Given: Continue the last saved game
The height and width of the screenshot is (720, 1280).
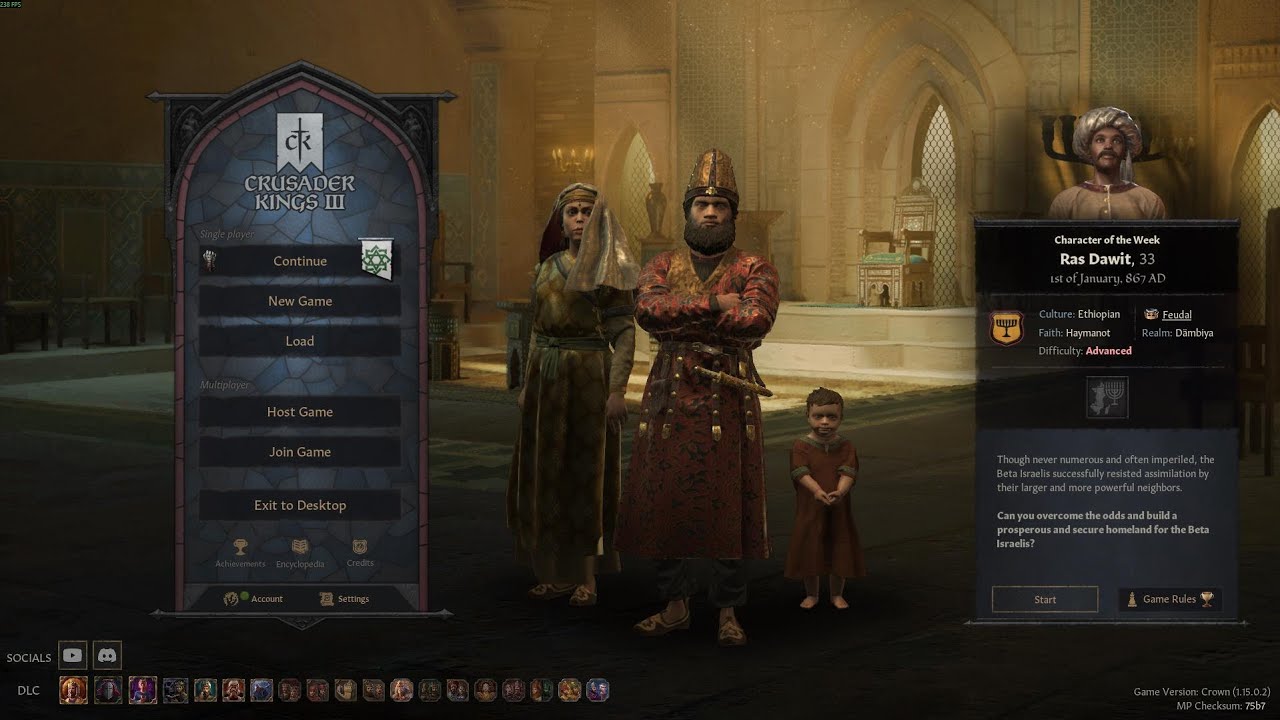Looking at the screenshot, I should pyautogui.click(x=299, y=261).
